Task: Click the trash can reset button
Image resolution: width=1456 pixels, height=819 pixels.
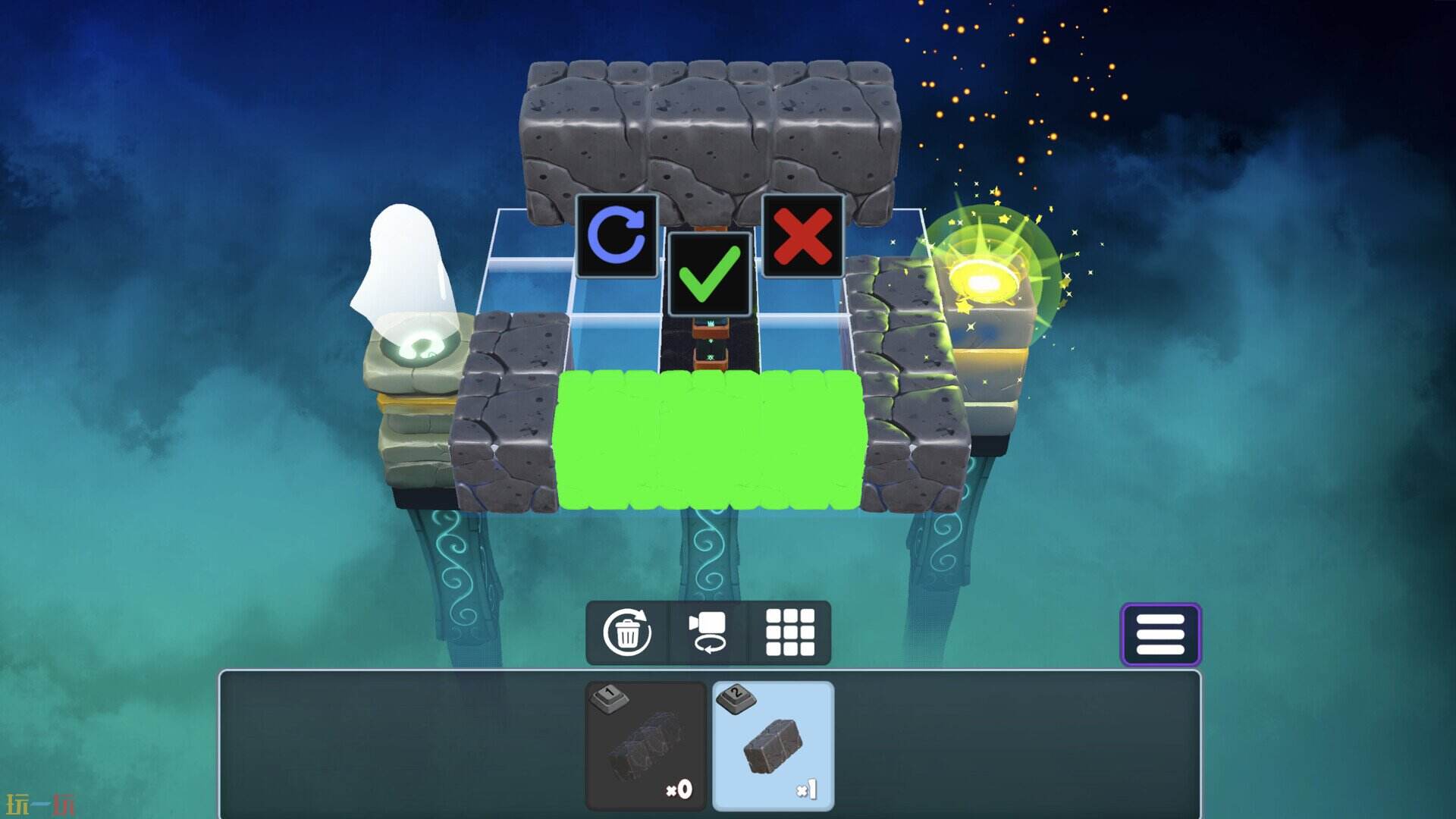Action: (x=627, y=632)
